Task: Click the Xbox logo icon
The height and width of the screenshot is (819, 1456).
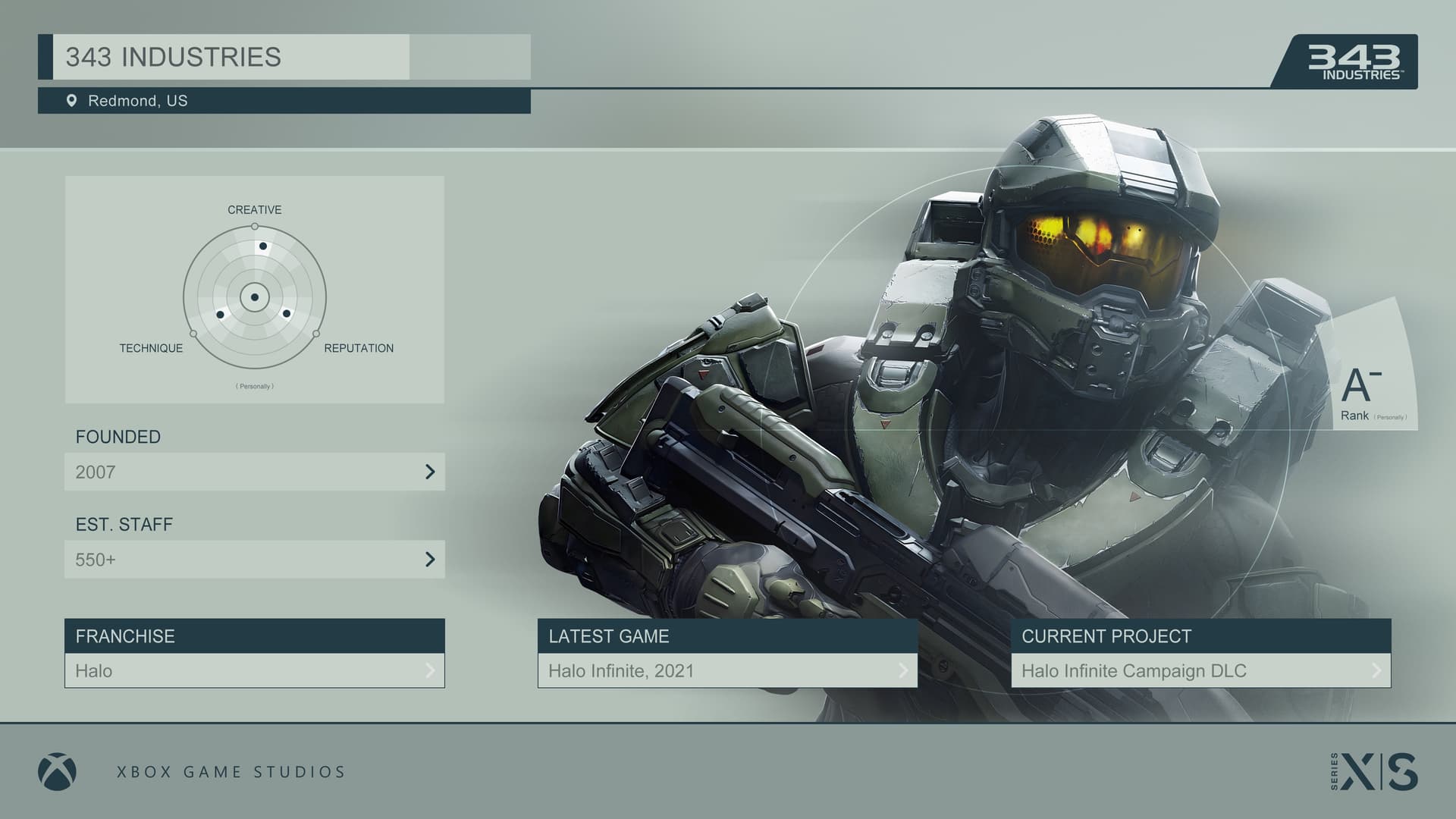Action: coord(57,772)
